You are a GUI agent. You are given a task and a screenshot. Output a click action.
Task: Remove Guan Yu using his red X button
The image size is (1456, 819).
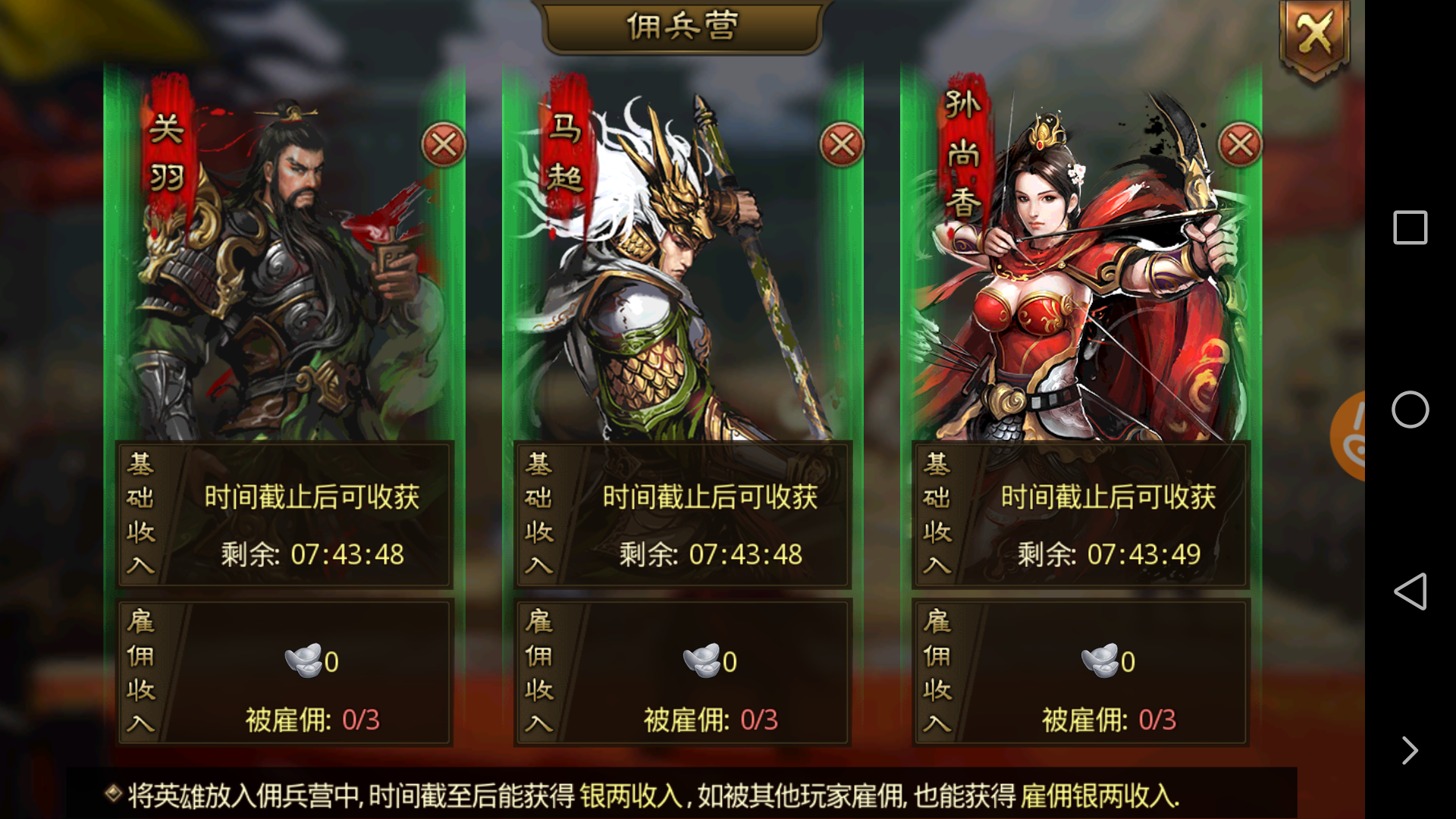[x=444, y=144]
